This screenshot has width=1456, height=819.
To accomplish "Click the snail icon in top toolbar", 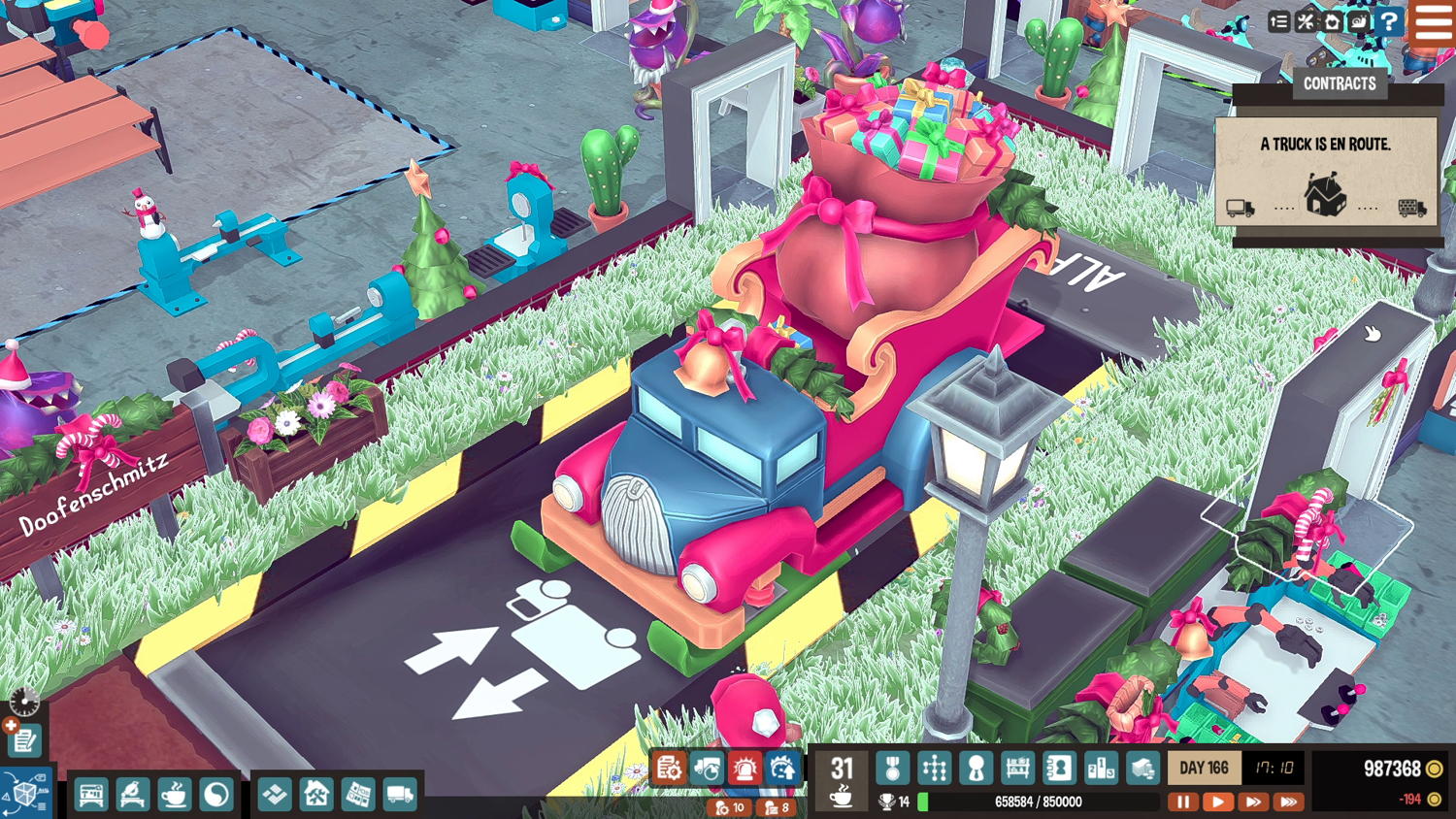I will 1359,21.
